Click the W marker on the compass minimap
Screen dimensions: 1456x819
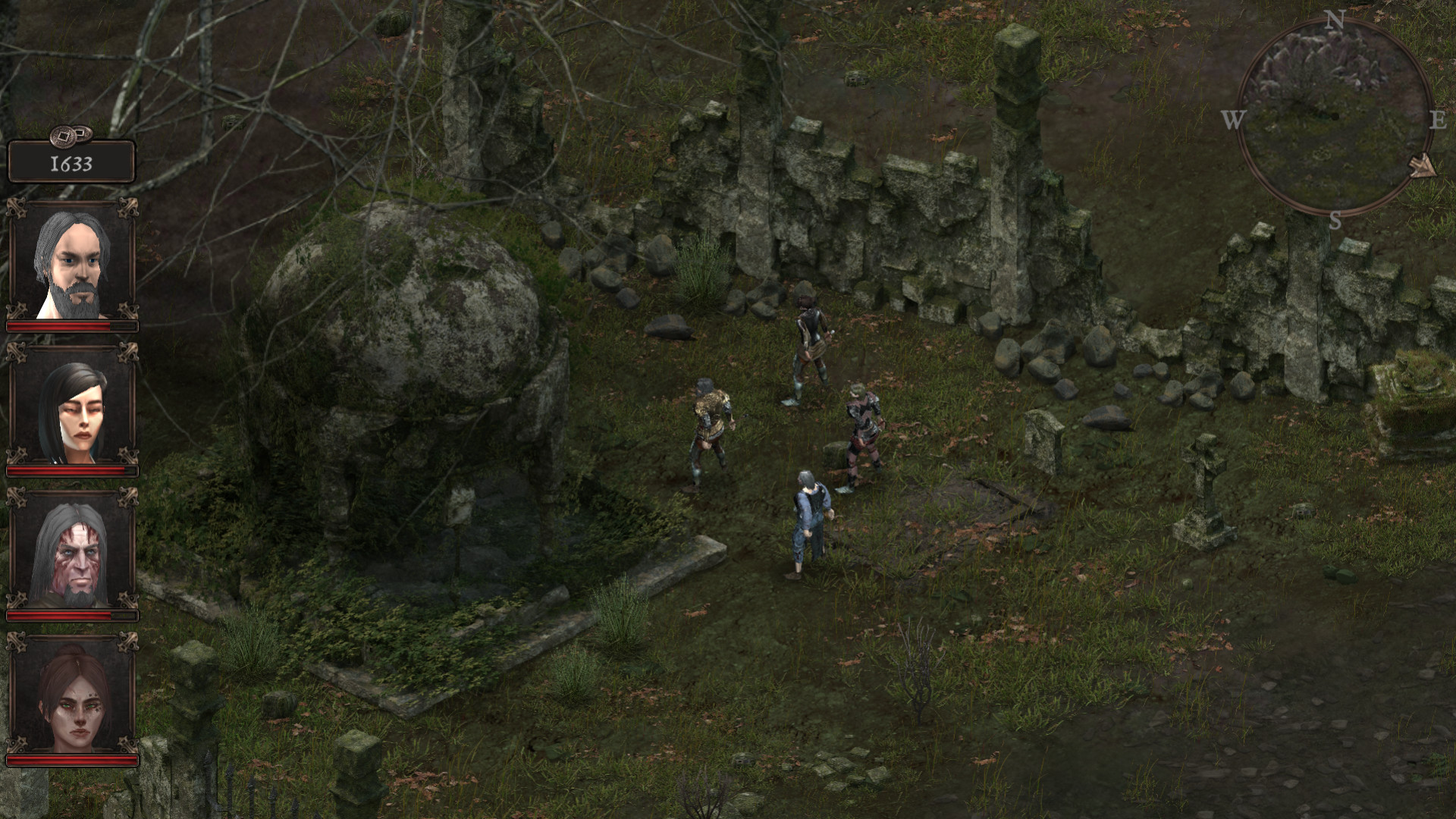click(x=1234, y=118)
